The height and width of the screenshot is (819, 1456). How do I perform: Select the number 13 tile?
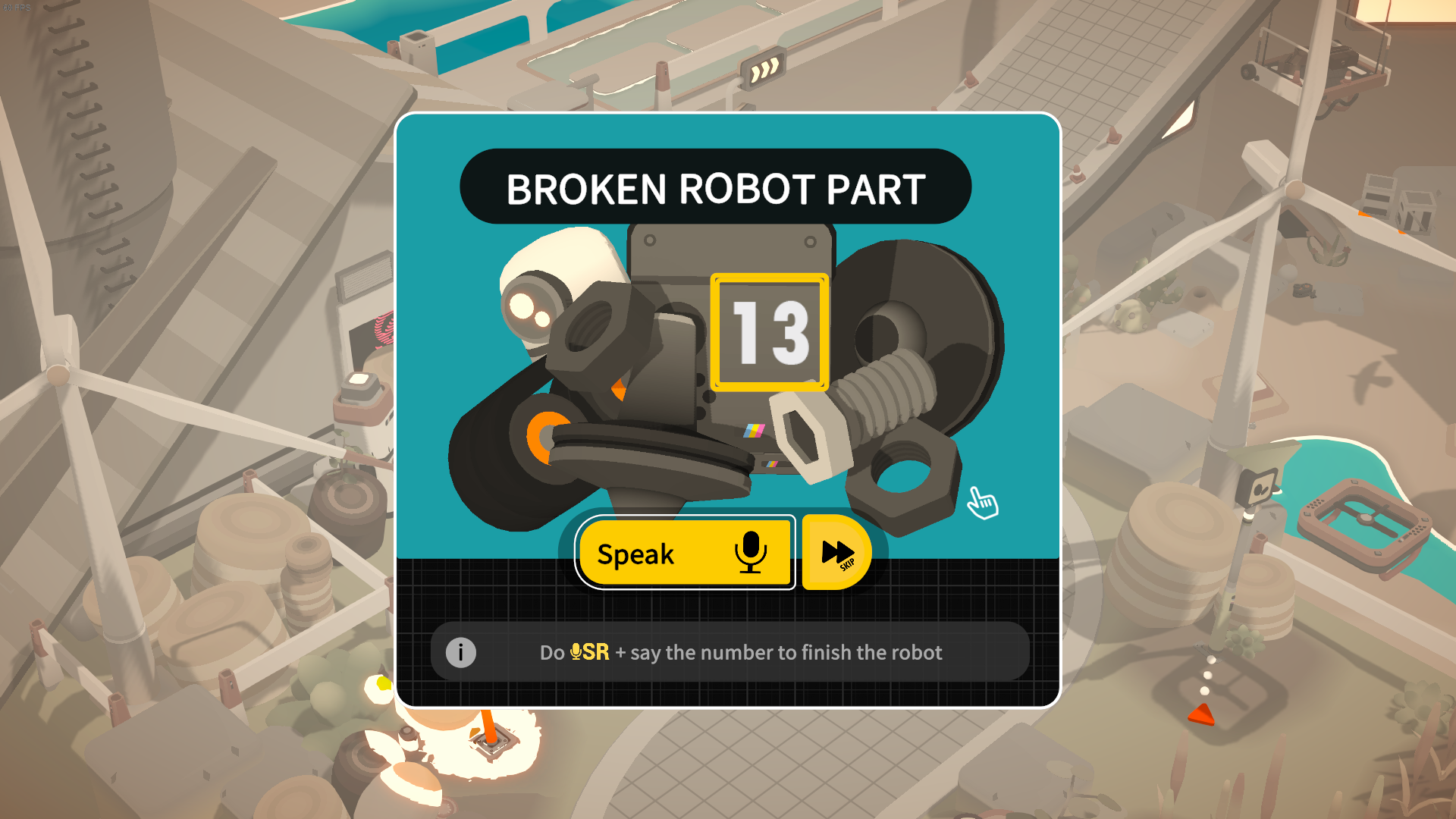pos(770,332)
